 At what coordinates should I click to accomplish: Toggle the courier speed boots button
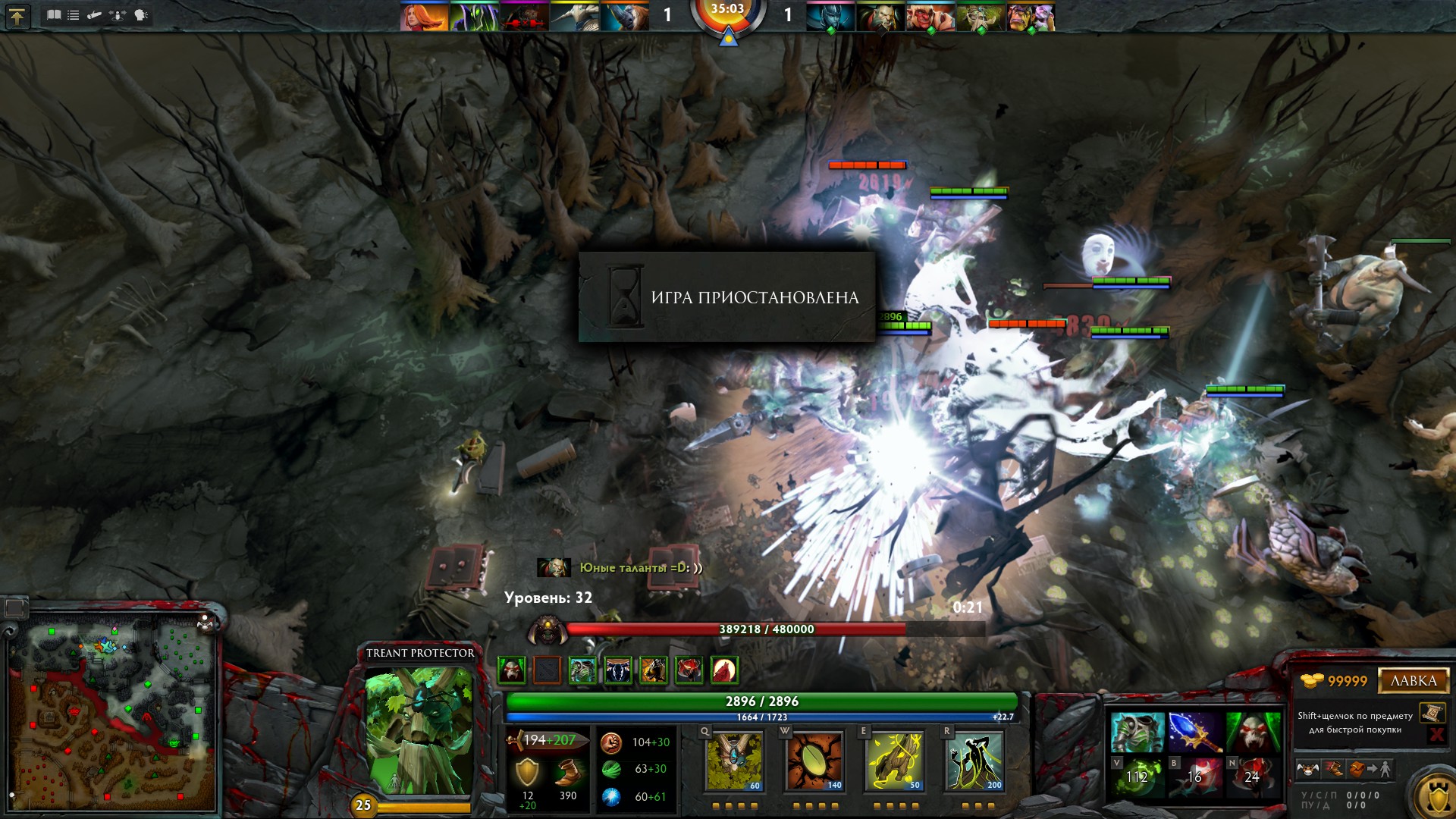pyautogui.click(x=1333, y=769)
